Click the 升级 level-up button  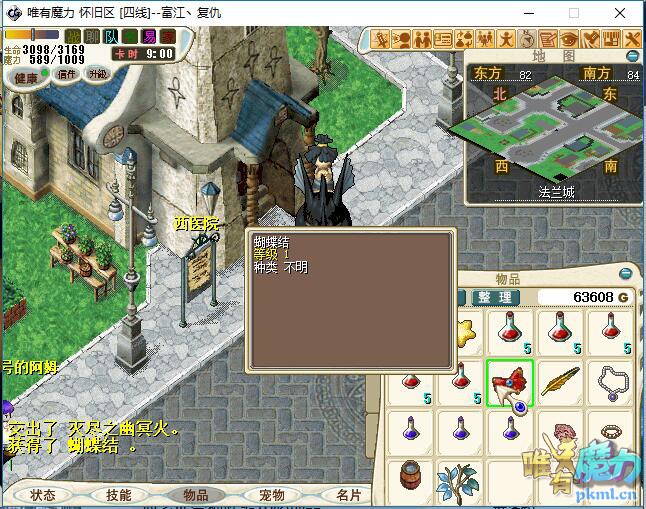(98, 75)
